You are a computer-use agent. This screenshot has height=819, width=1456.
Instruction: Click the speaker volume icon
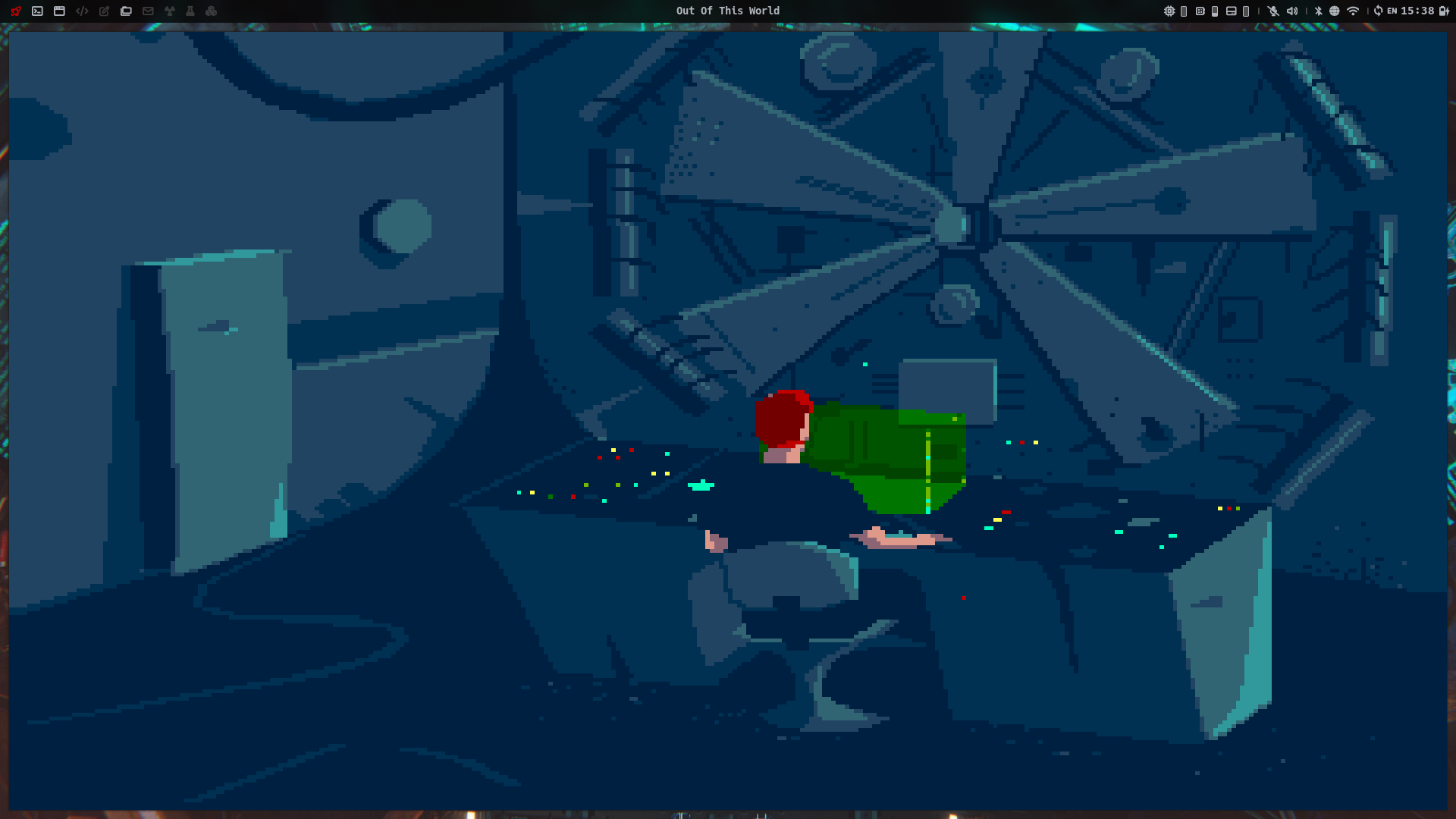point(1292,11)
